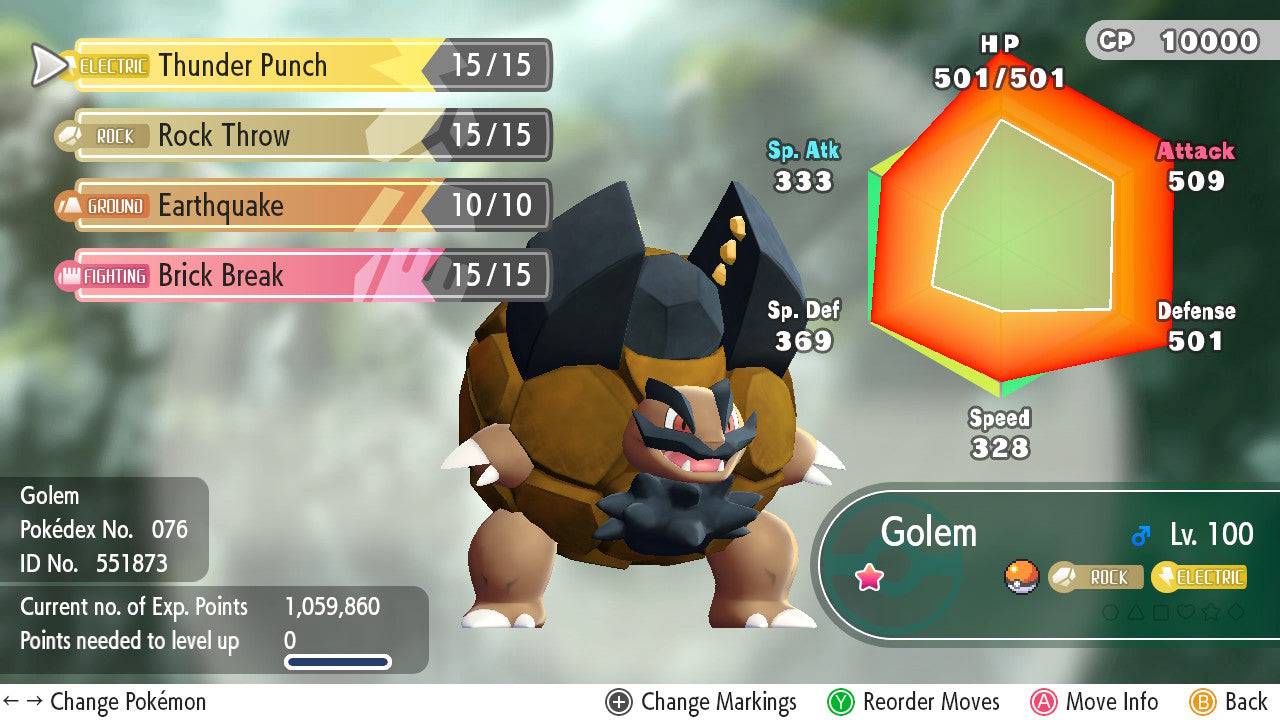
Task: Activate Reorder Moves
Action: tap(914, 702)
